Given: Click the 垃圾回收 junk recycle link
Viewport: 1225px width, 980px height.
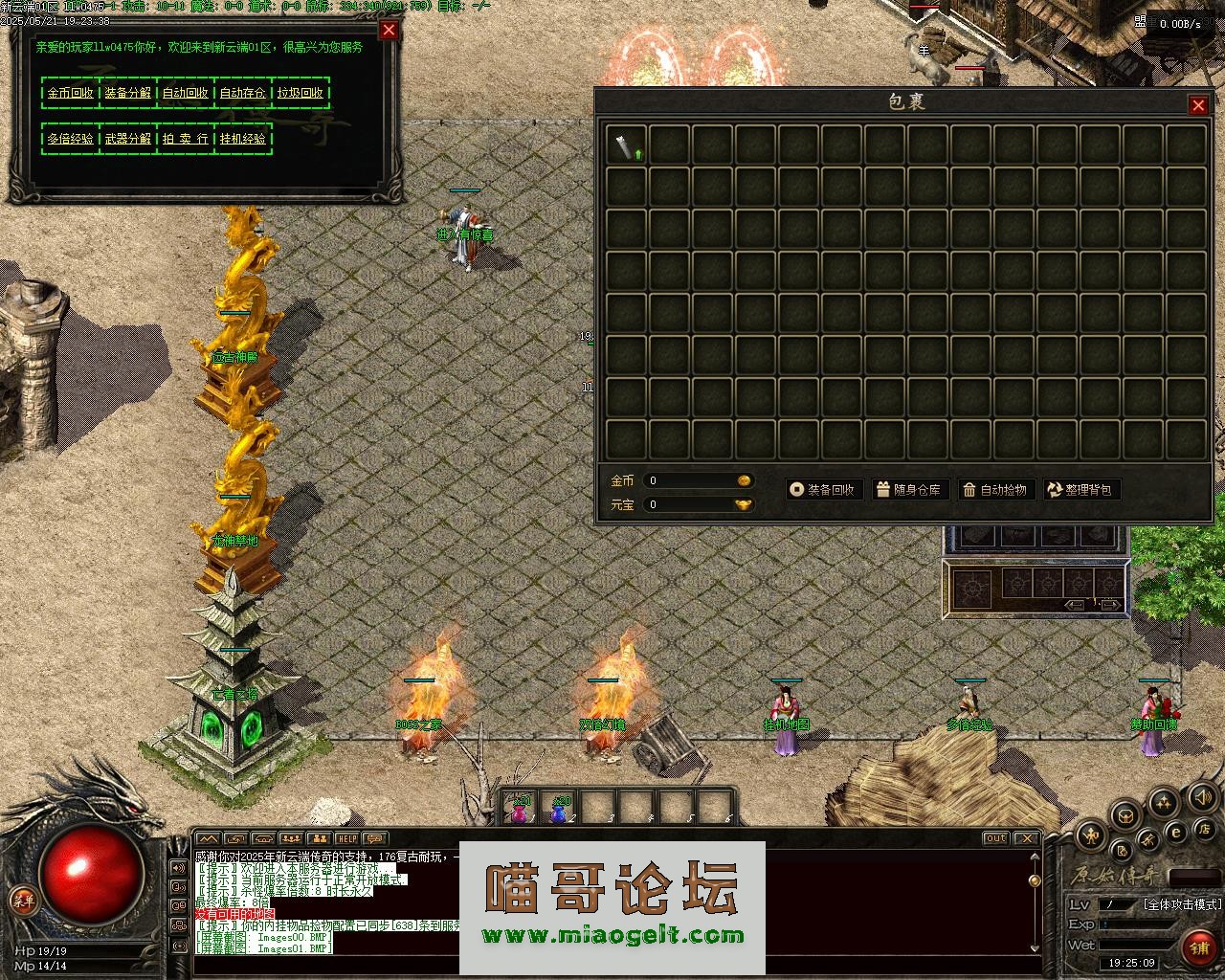Looking at the screenshot, I should coord(301,93).
